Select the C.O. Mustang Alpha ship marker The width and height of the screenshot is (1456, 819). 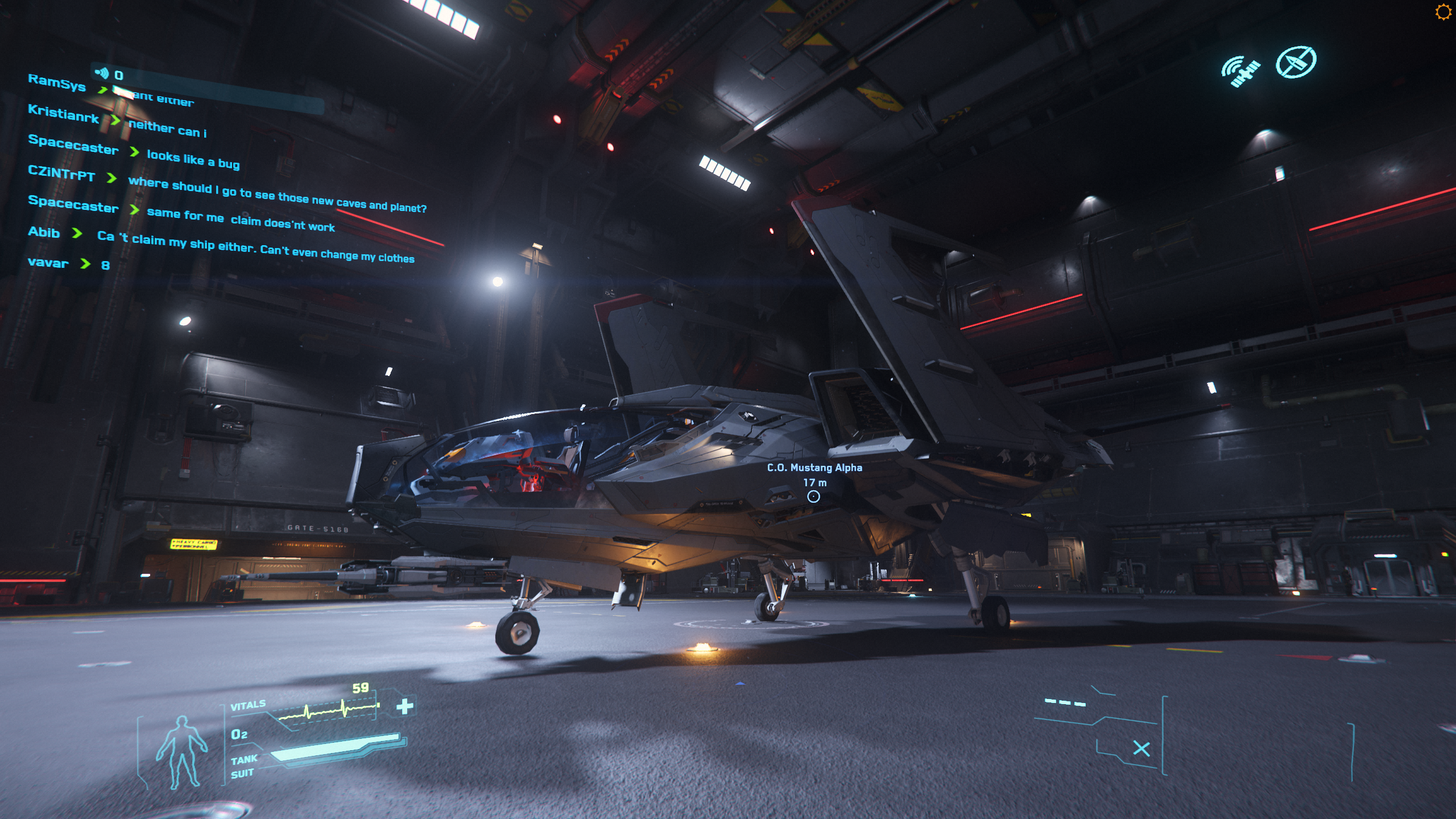pos(813,497)
